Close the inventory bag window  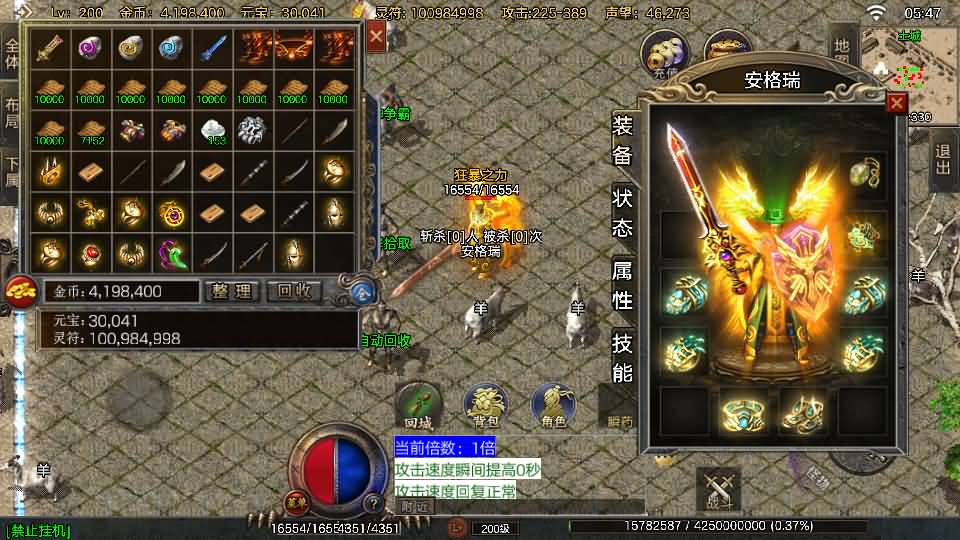[376, 38]
